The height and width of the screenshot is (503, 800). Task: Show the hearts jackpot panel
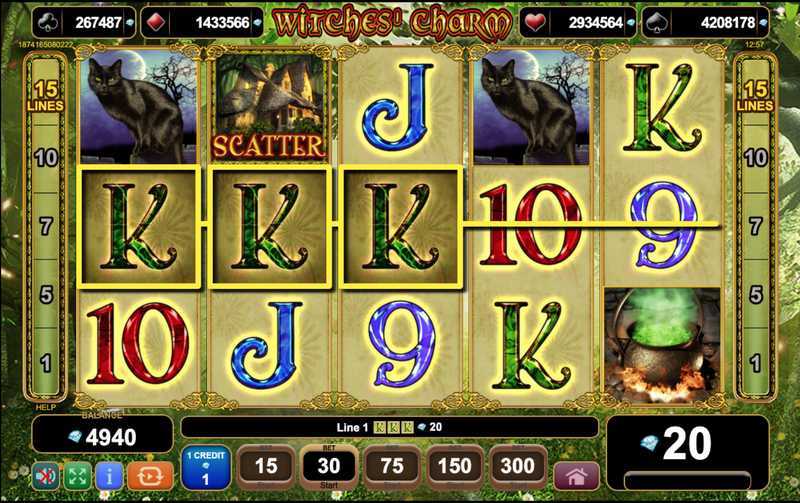(x=584, y=22)
